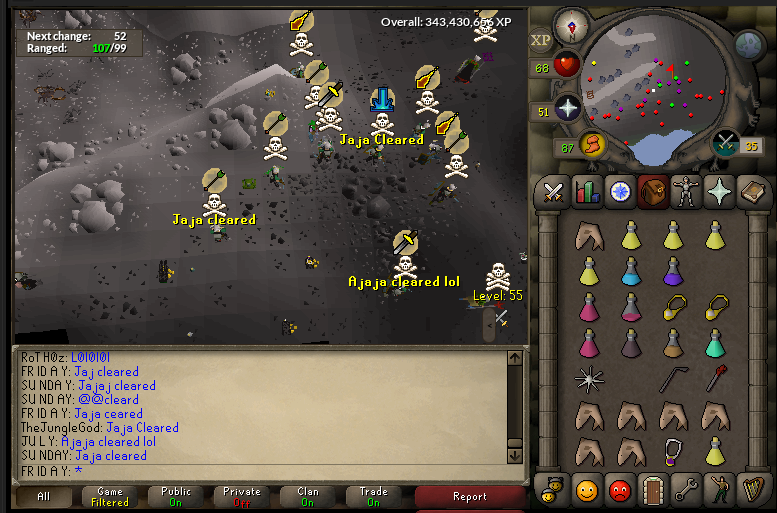Viewport: 777px width, 513px height.
Task: Click the compass to face north
Action: pyautogui.click(x=572, y=23)
